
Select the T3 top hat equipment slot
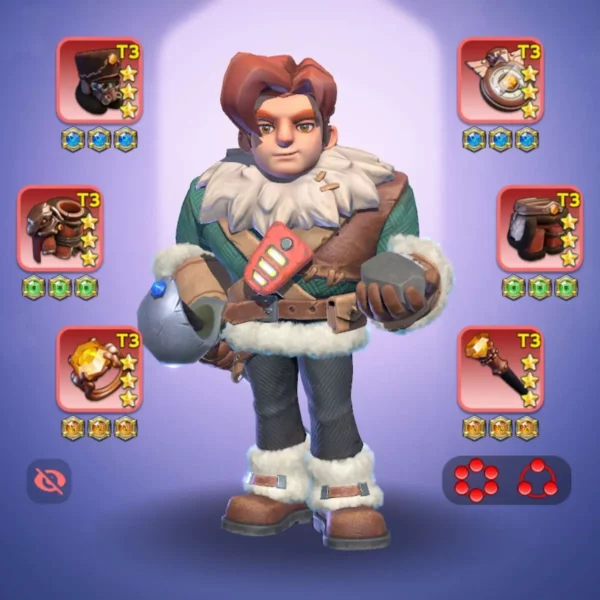pos(99,80)
